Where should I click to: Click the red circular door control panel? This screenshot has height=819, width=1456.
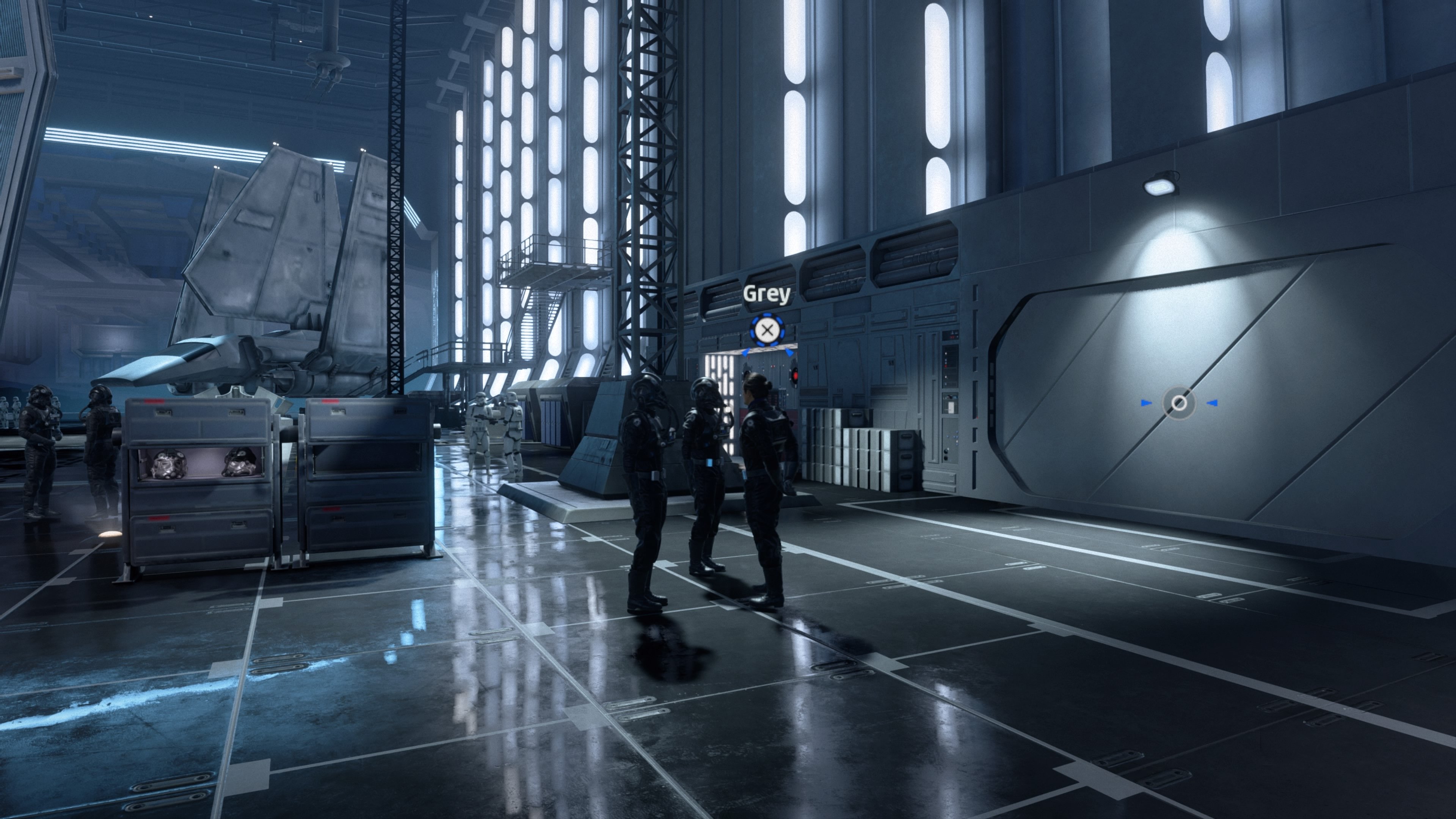pyautogui.click(x=796, y=377)
